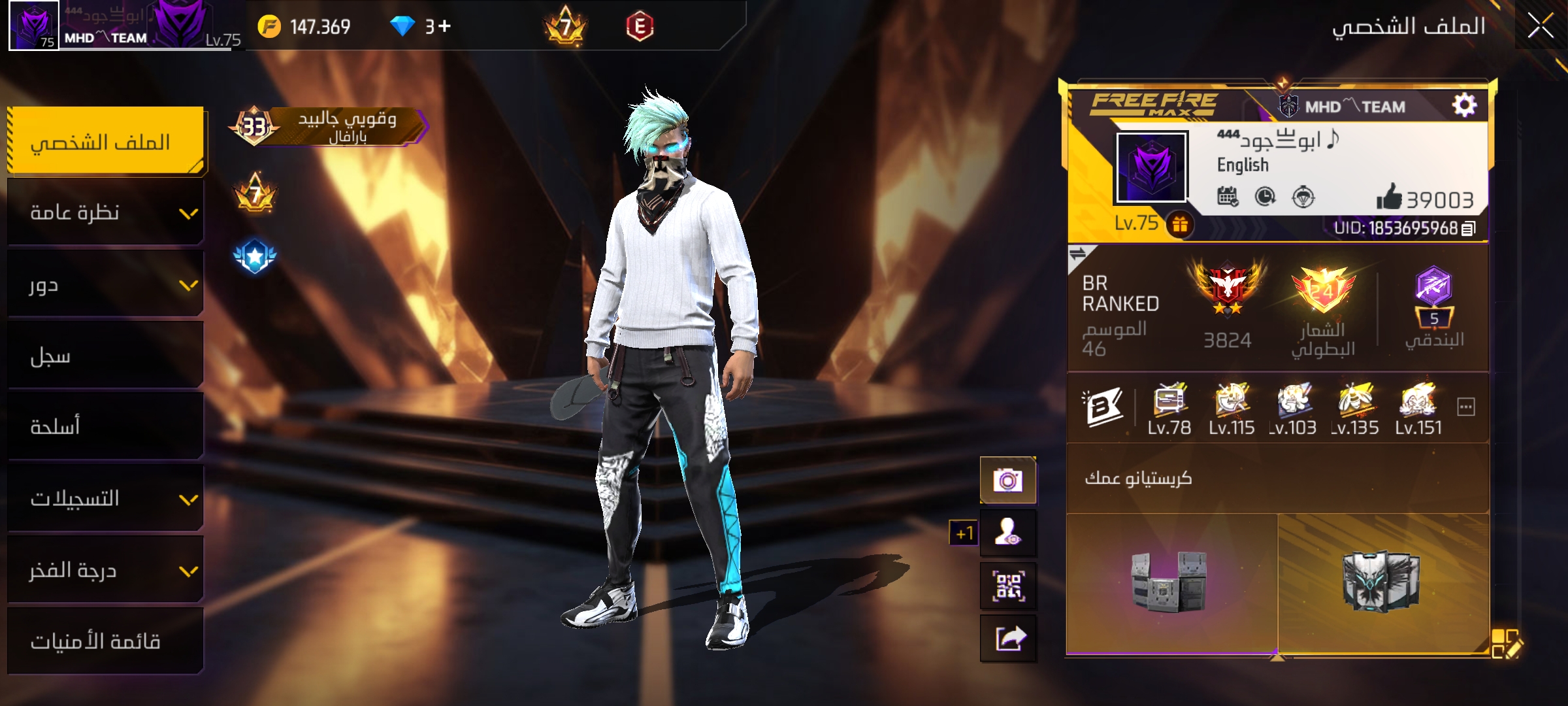Toggle the BR Ranked mode swap arrows

tap(1077, 254)
